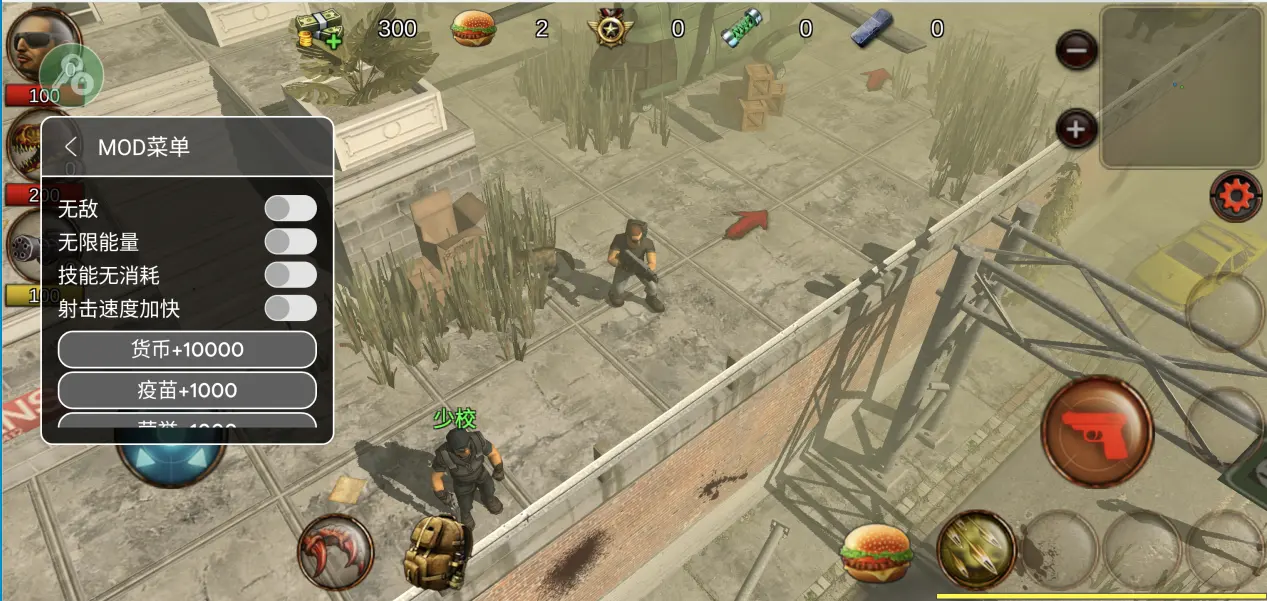The height and width of the screenshot is (601, 1267).
Task: Select the sunglasses character portrait
Action: [42, 42]
